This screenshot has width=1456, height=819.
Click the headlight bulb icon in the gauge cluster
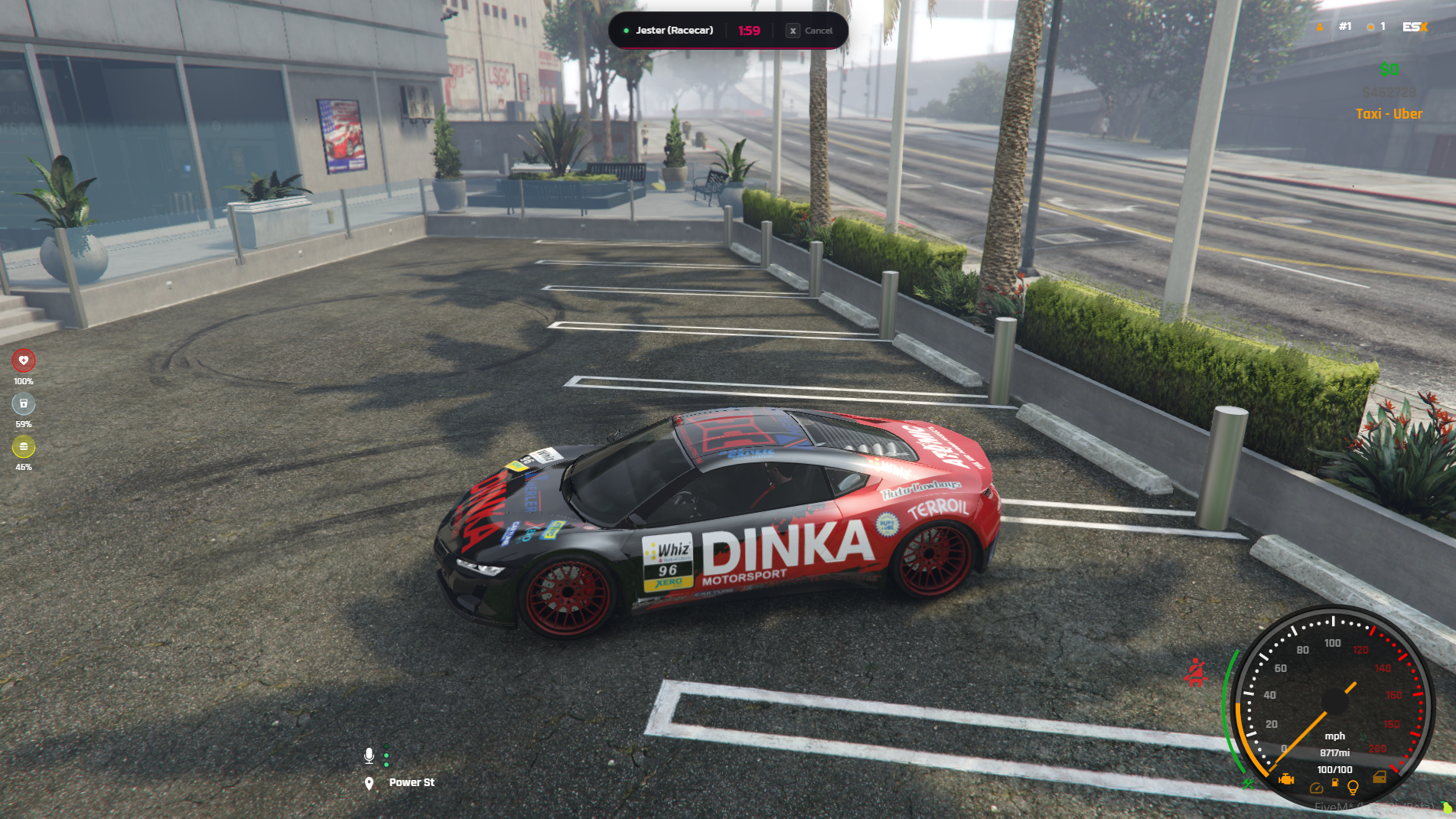pos(1353,788)
